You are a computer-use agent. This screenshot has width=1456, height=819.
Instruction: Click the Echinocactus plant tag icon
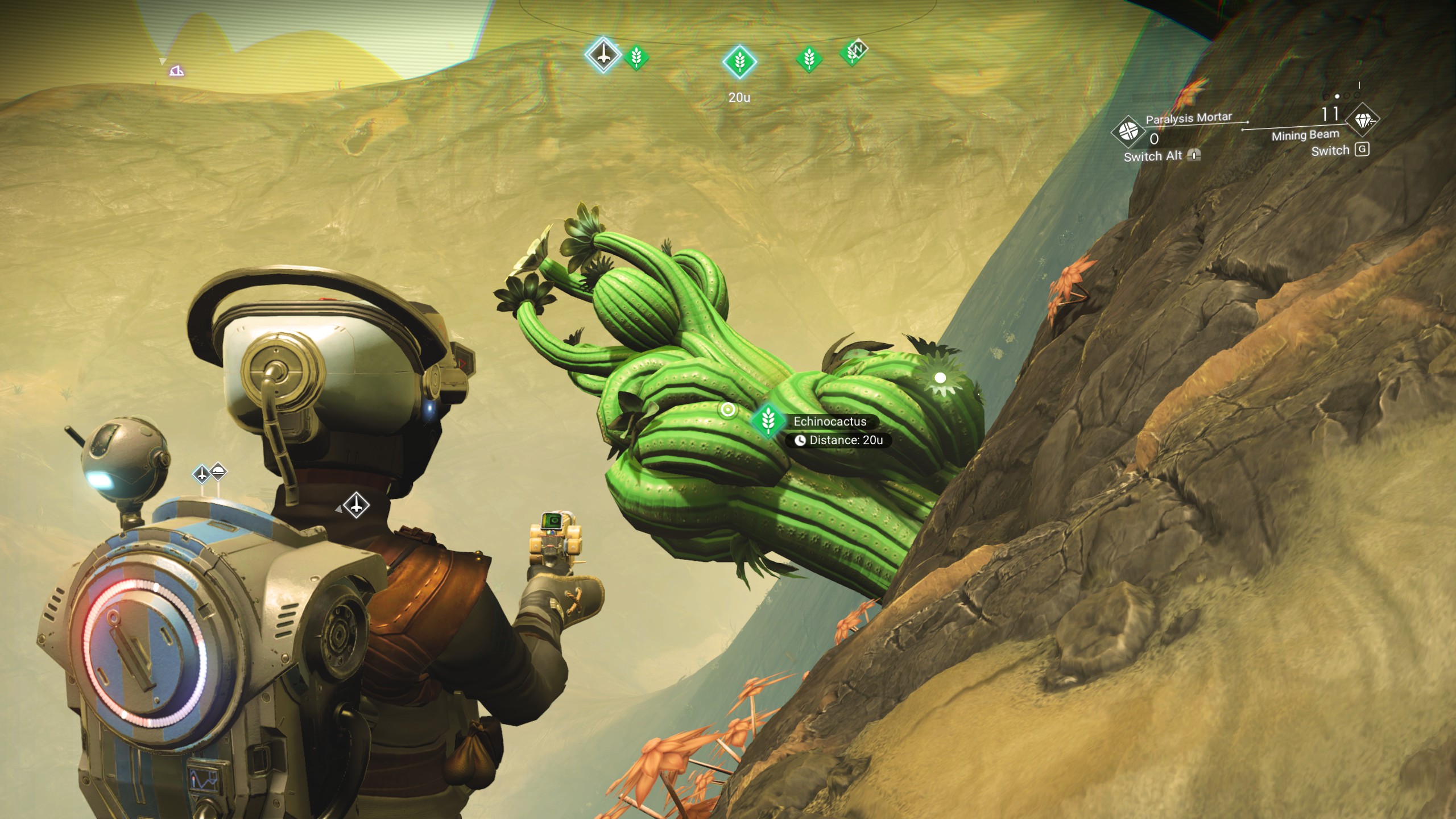click(x=768, y=421)
